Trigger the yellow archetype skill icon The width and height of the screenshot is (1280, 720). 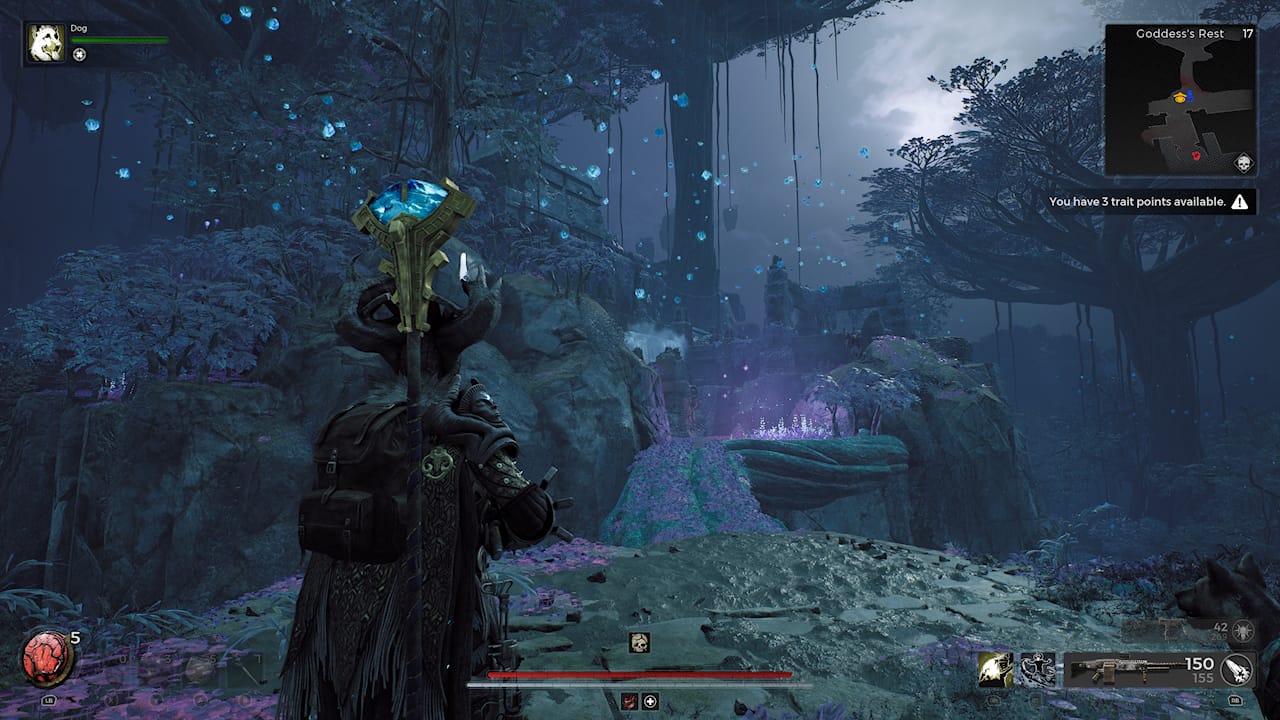click(996, 670)
